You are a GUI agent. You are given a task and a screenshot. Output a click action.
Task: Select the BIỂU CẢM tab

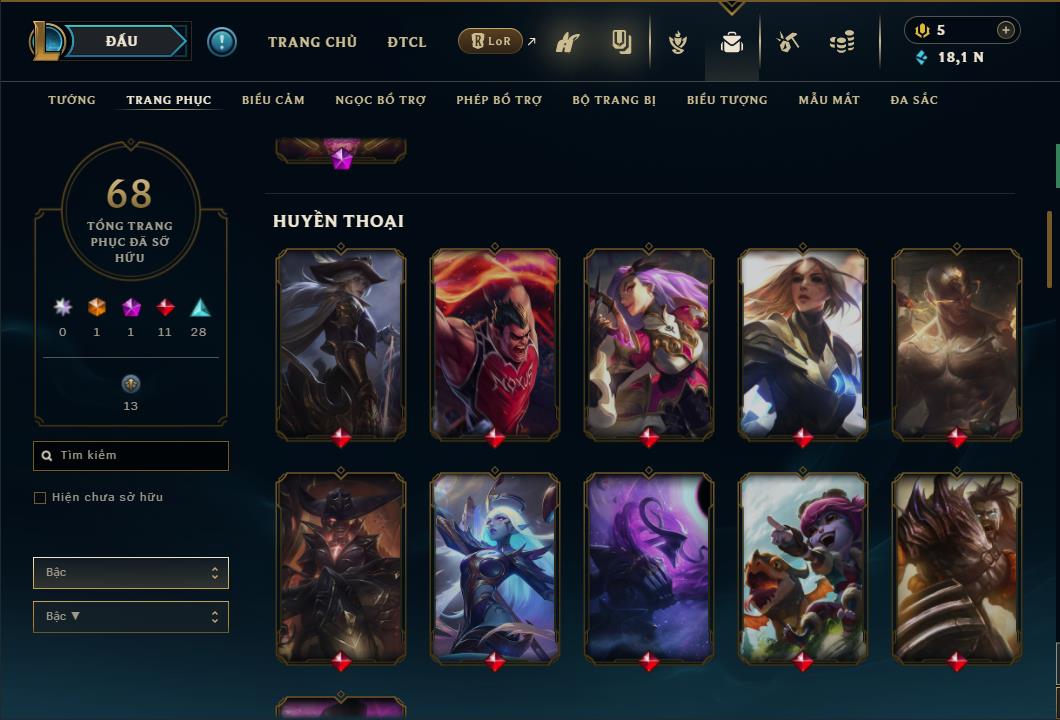[x=273, y=100]
